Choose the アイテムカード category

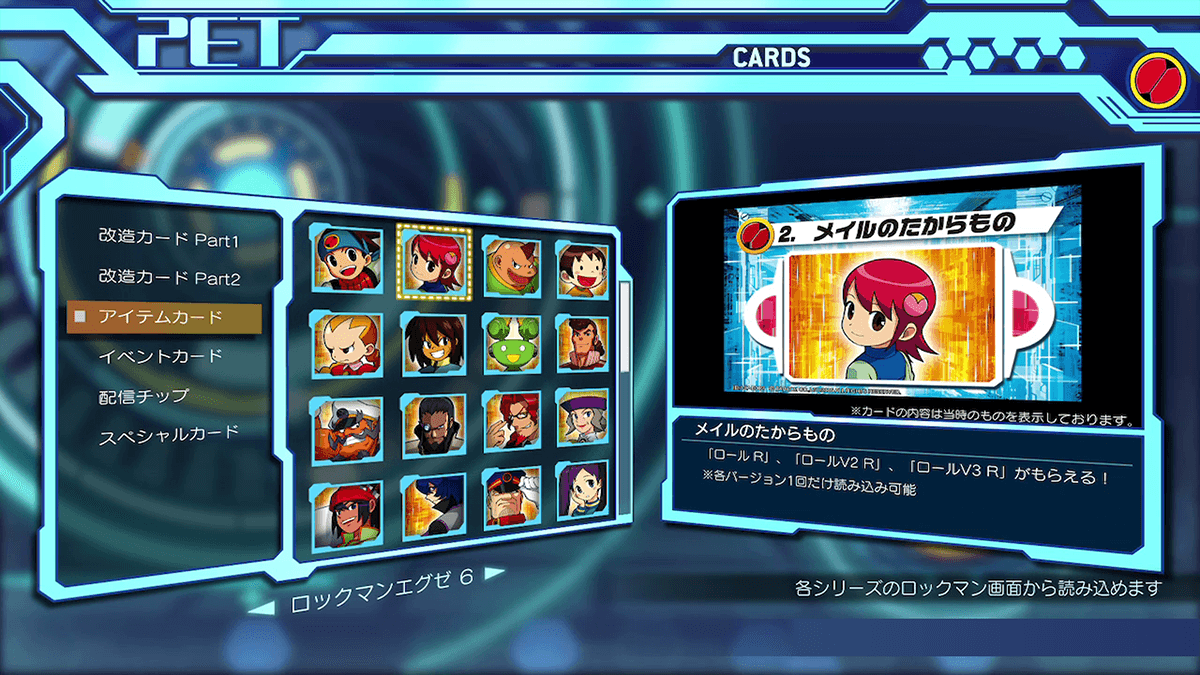click(x=161, y=317)
